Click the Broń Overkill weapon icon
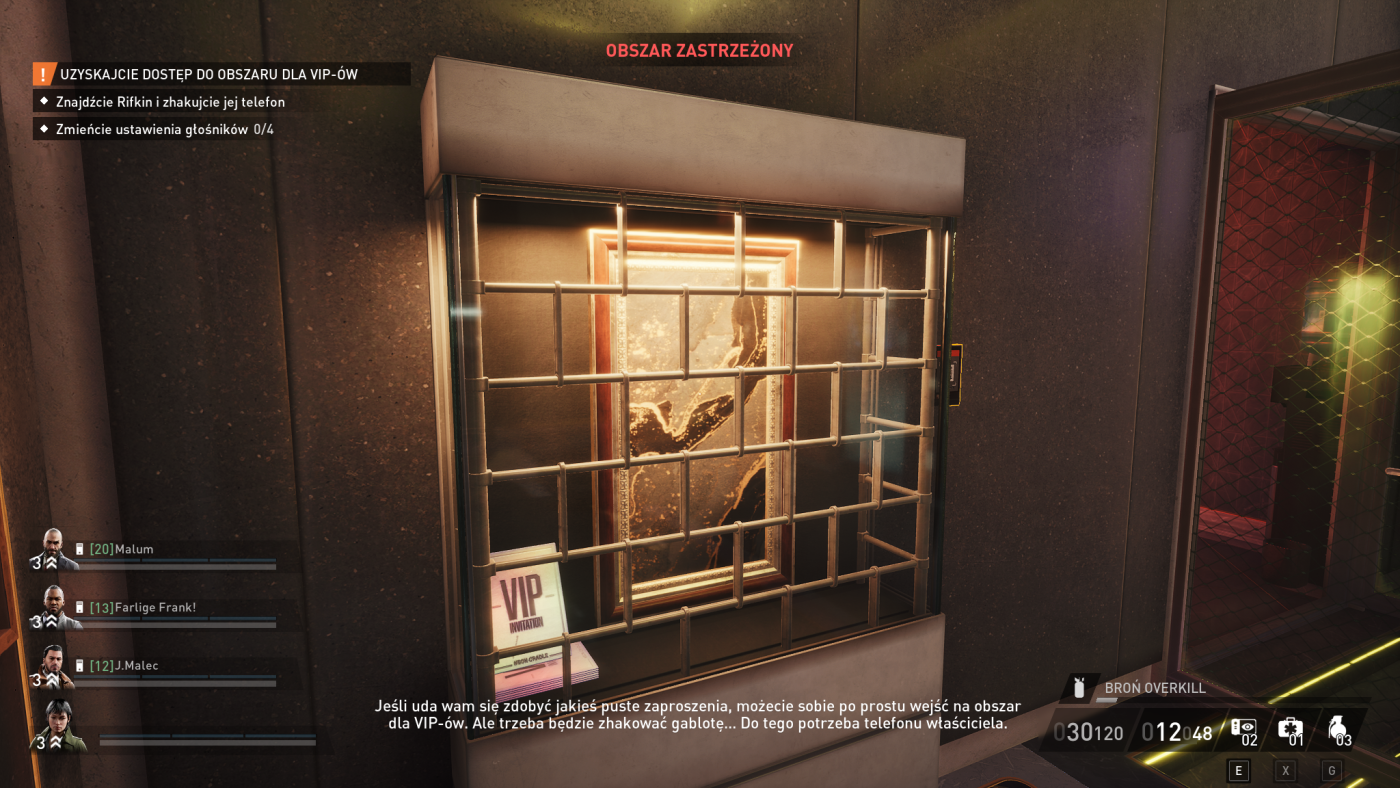The height and width of the screenshot is (788, 1400). 1079,688
